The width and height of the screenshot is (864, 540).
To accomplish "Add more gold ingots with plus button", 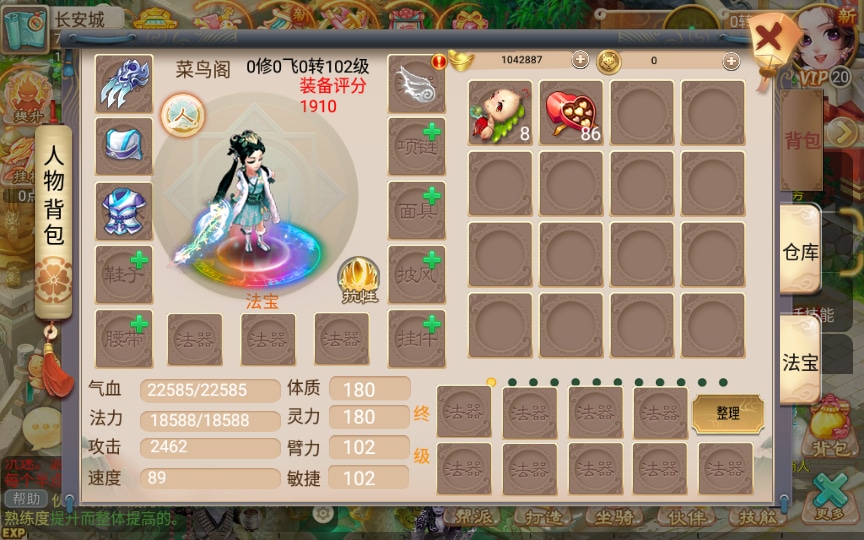I will 580,60.
